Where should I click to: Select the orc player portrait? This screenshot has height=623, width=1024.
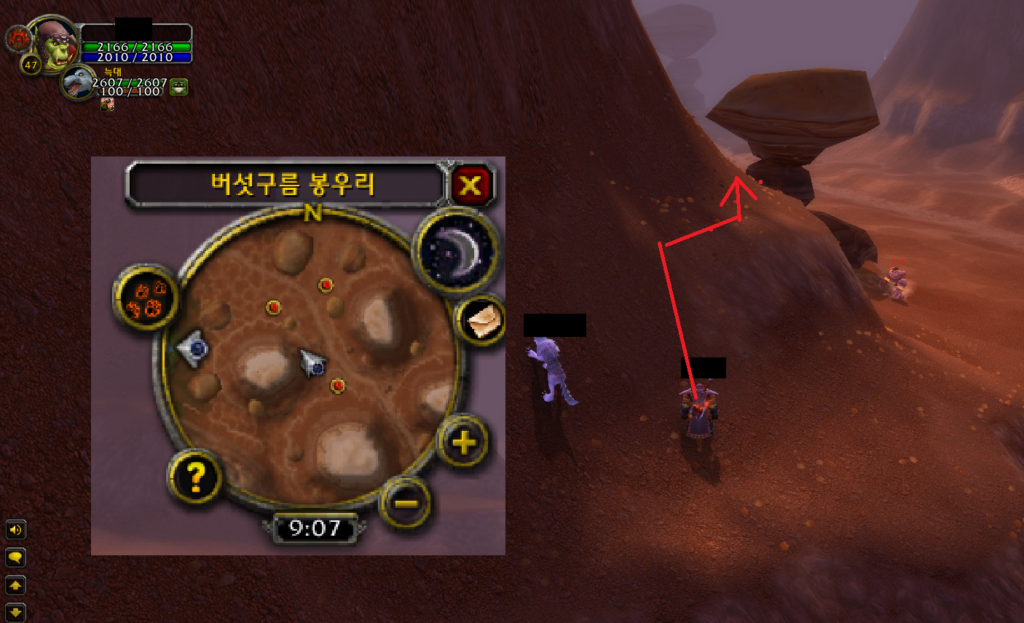(x=55, y=43)
